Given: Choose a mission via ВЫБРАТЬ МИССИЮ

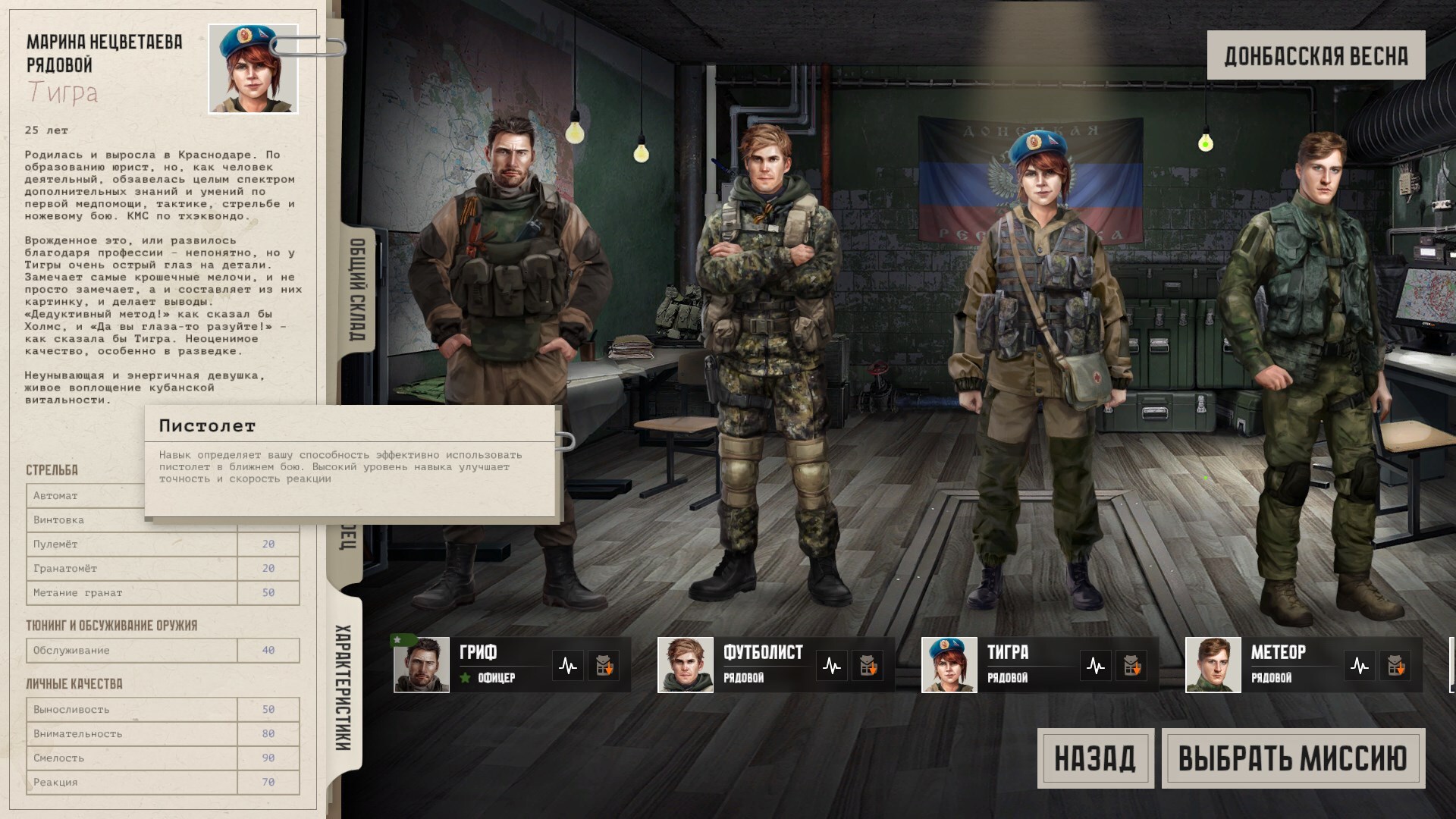Looking at the screenshot, I should click(x=1293, y=758).
